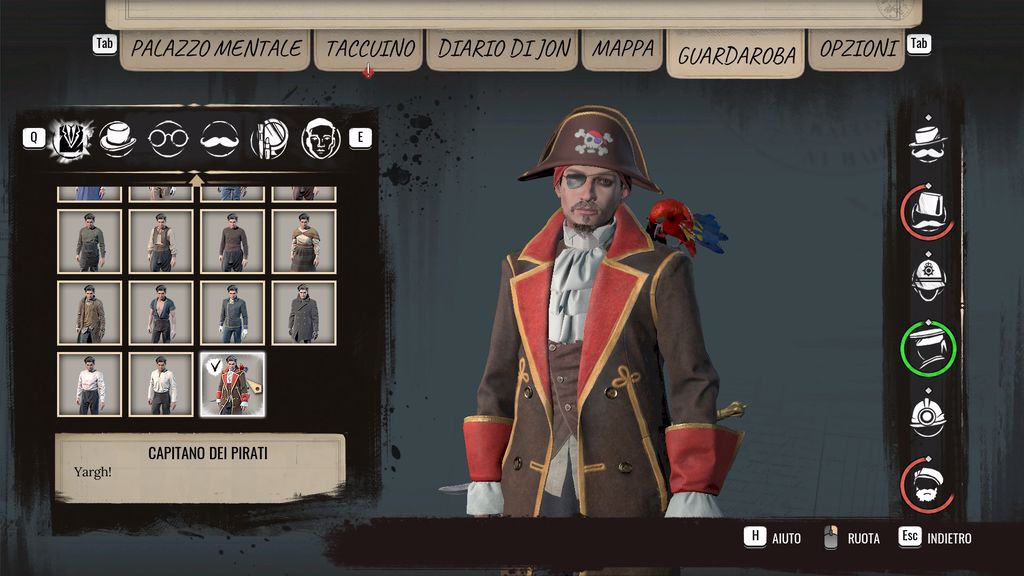This screenshot has height=576, width=1024.
Task: Pick the woman's shawl and skirt outfit
Action: point(304,241)
